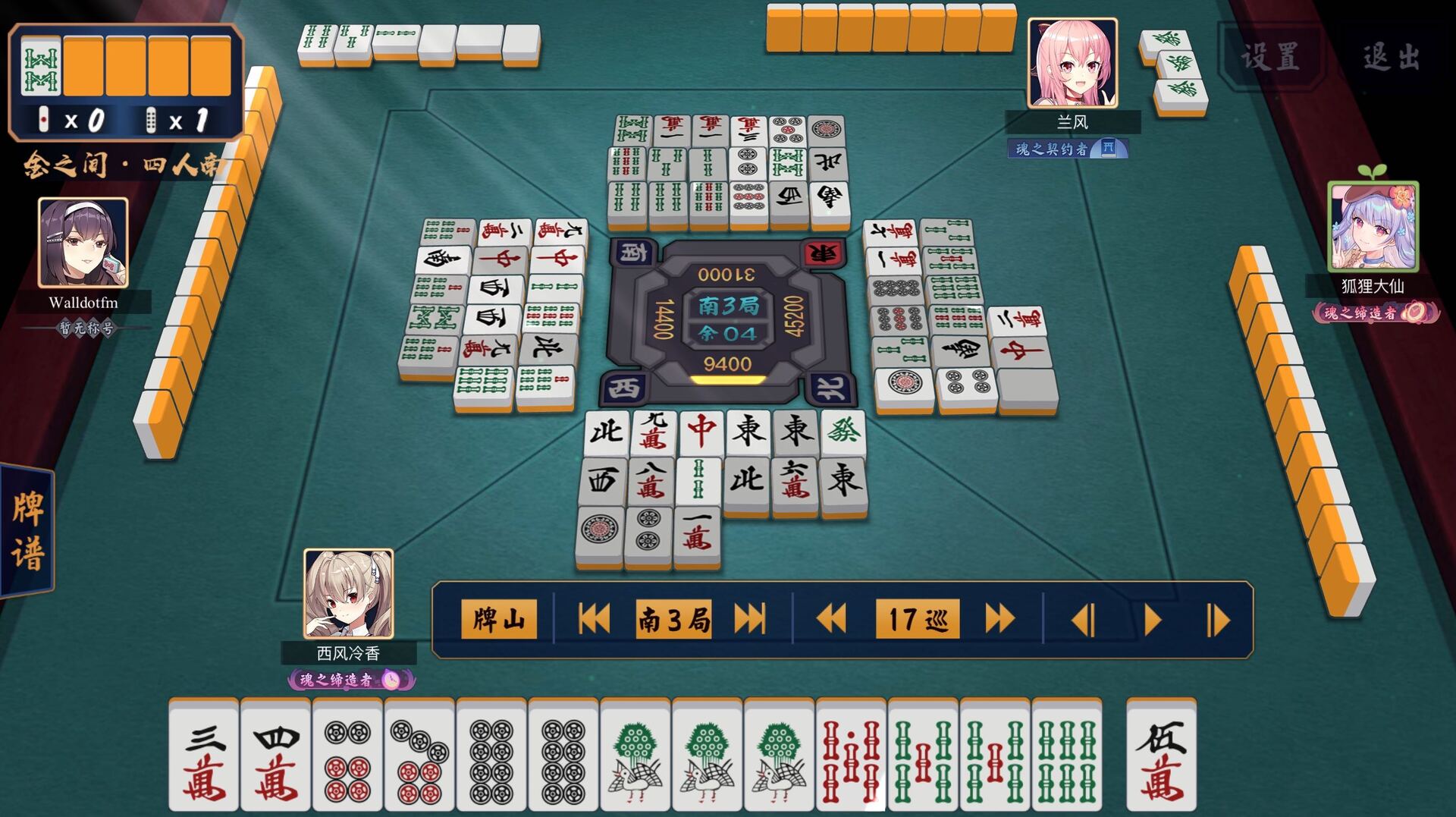Click Walldotfm's avatar portrait
This screenshot has height=817, width=1456.
pyautogui.click(x=82, y=244)
